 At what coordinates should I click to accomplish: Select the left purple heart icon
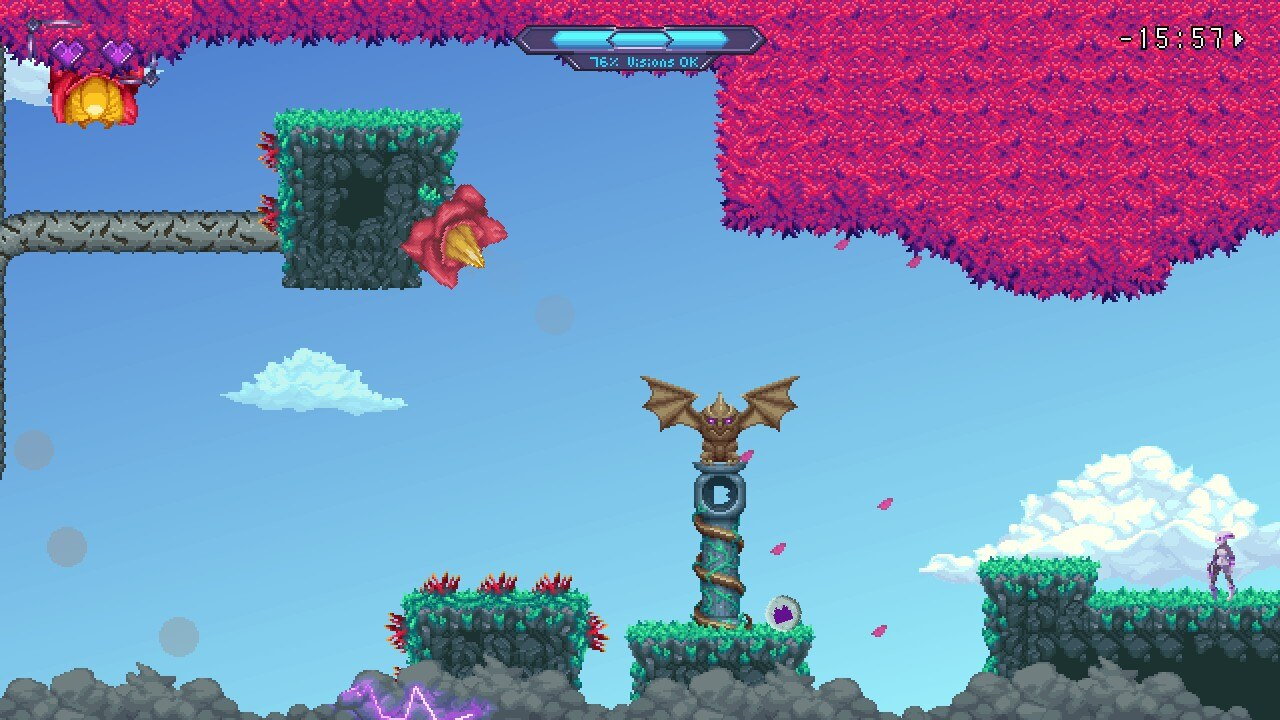click(67, 50)
